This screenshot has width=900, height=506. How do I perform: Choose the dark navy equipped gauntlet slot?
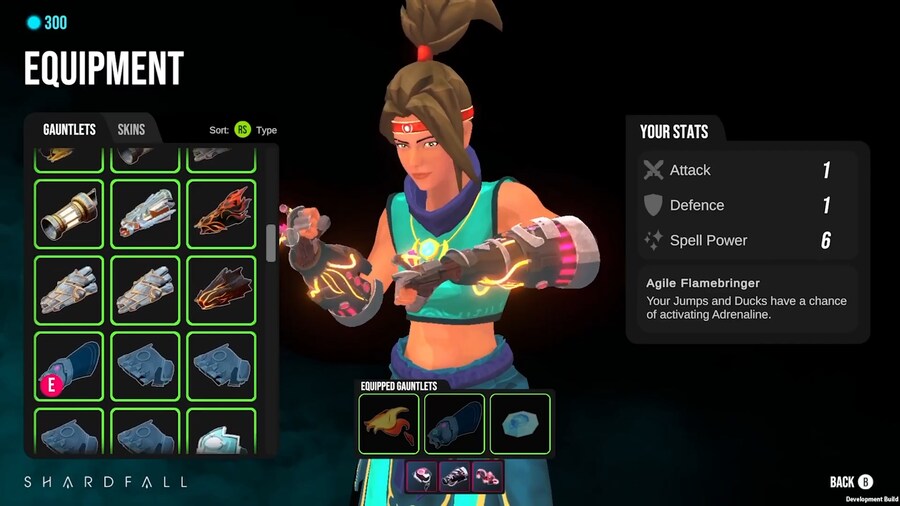click(x=455, y=423)
